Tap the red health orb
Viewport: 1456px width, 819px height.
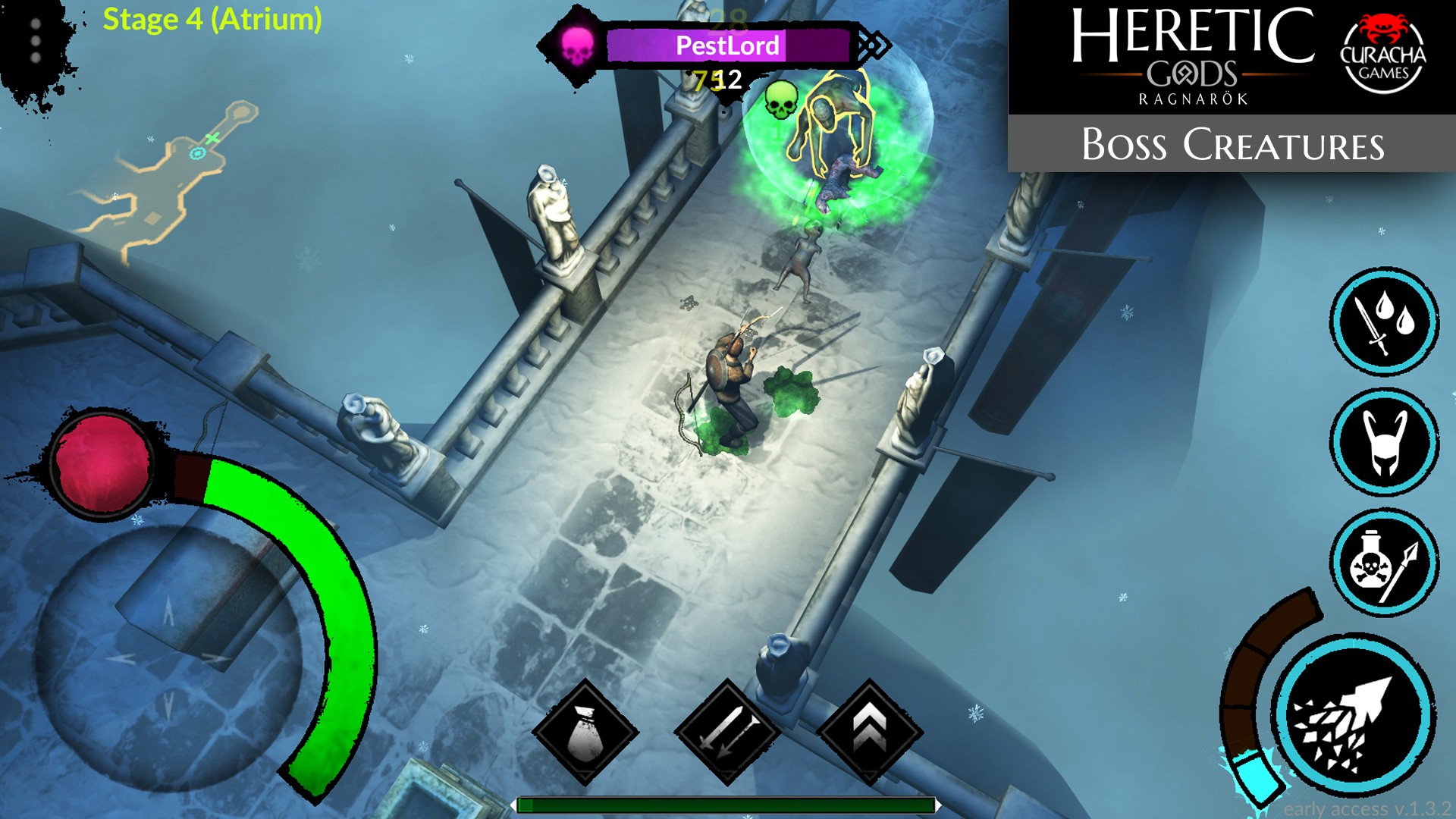point(103,463)
